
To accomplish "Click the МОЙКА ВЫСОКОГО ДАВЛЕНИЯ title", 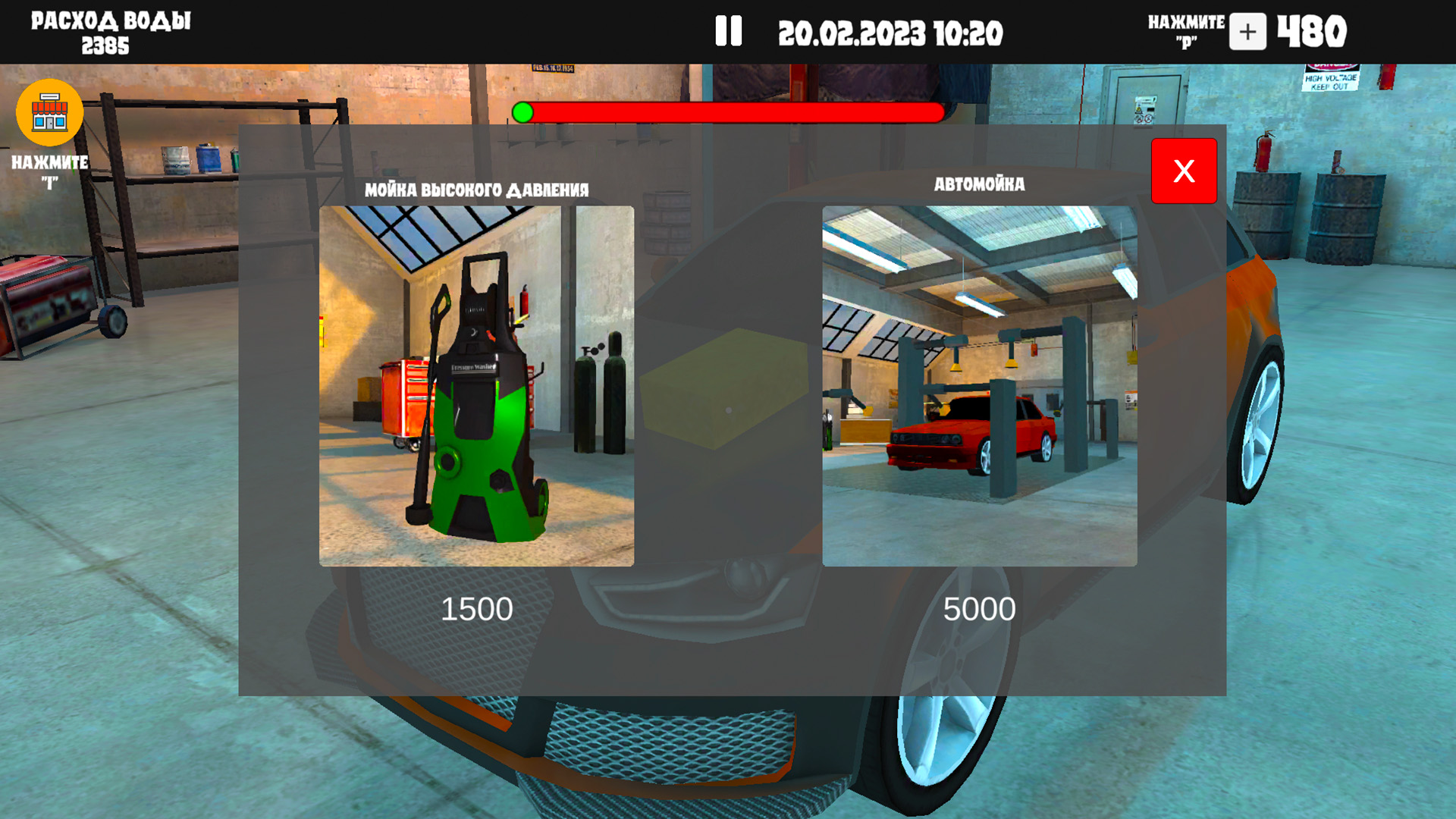I will (475, 190).
